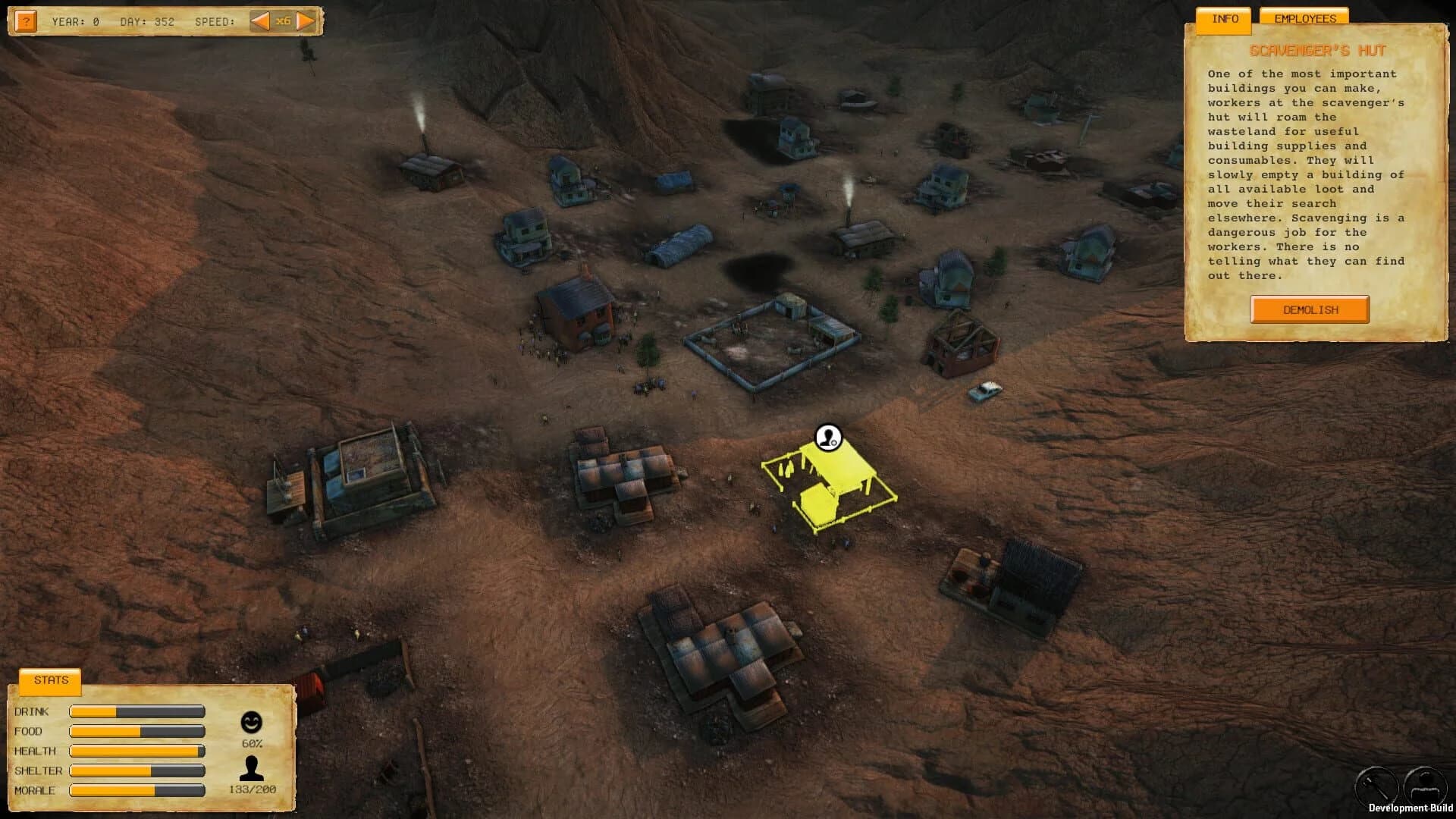Click the STATS panel label
This screenshot has width=1456, height=819.
point(50,679)
